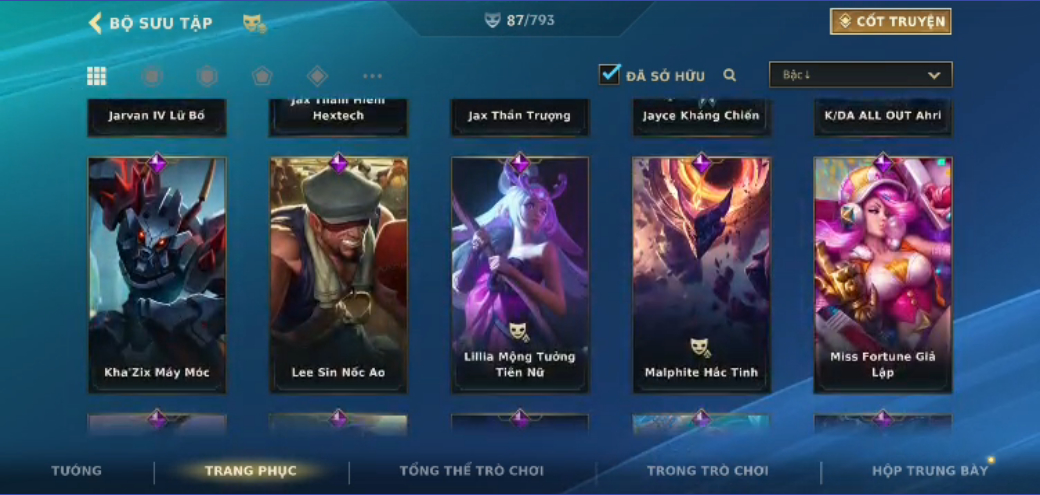Go back from Bộ Sưu Tập
This screenshot has width=1040, height=495.
point(96,23)
